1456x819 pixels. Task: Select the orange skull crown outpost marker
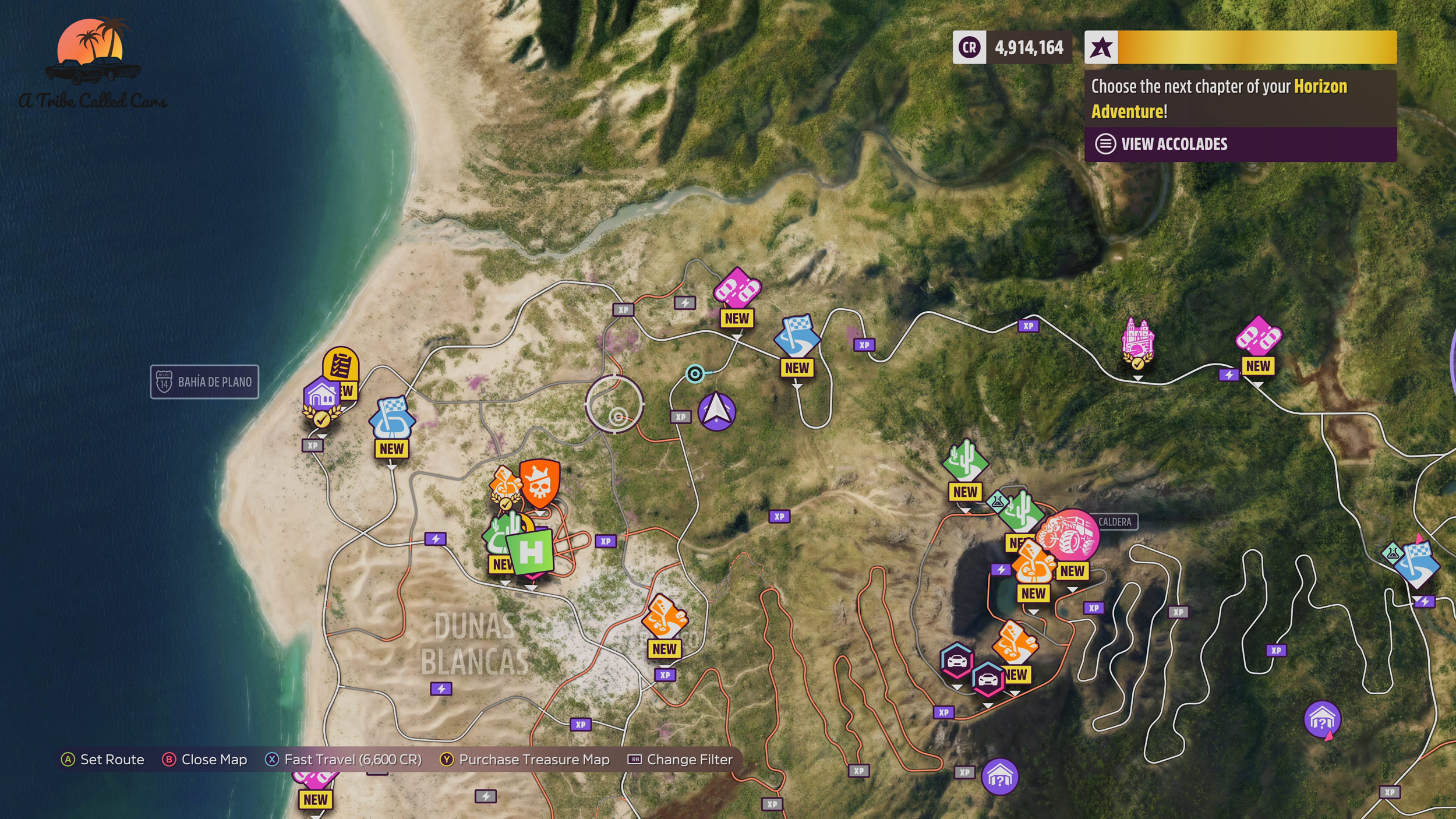539,483
